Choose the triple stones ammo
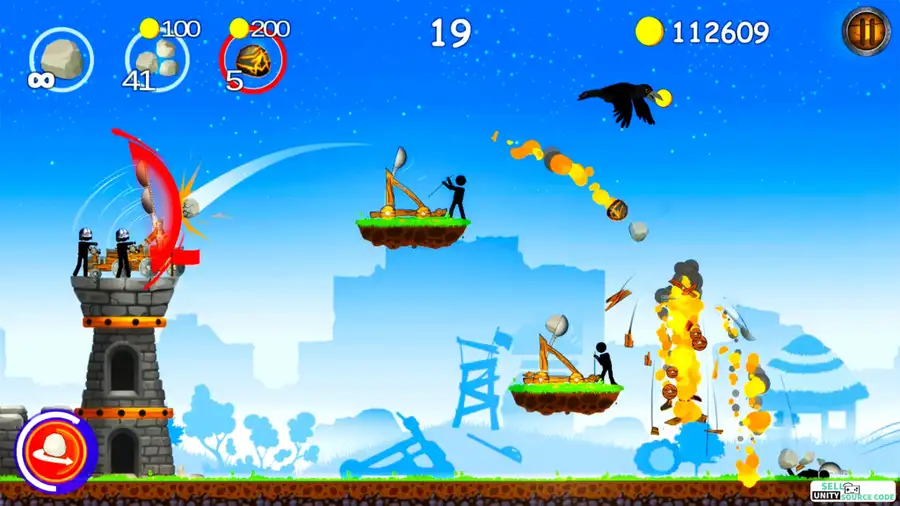This screenshot has width=900, height=506. pos(156,60)
